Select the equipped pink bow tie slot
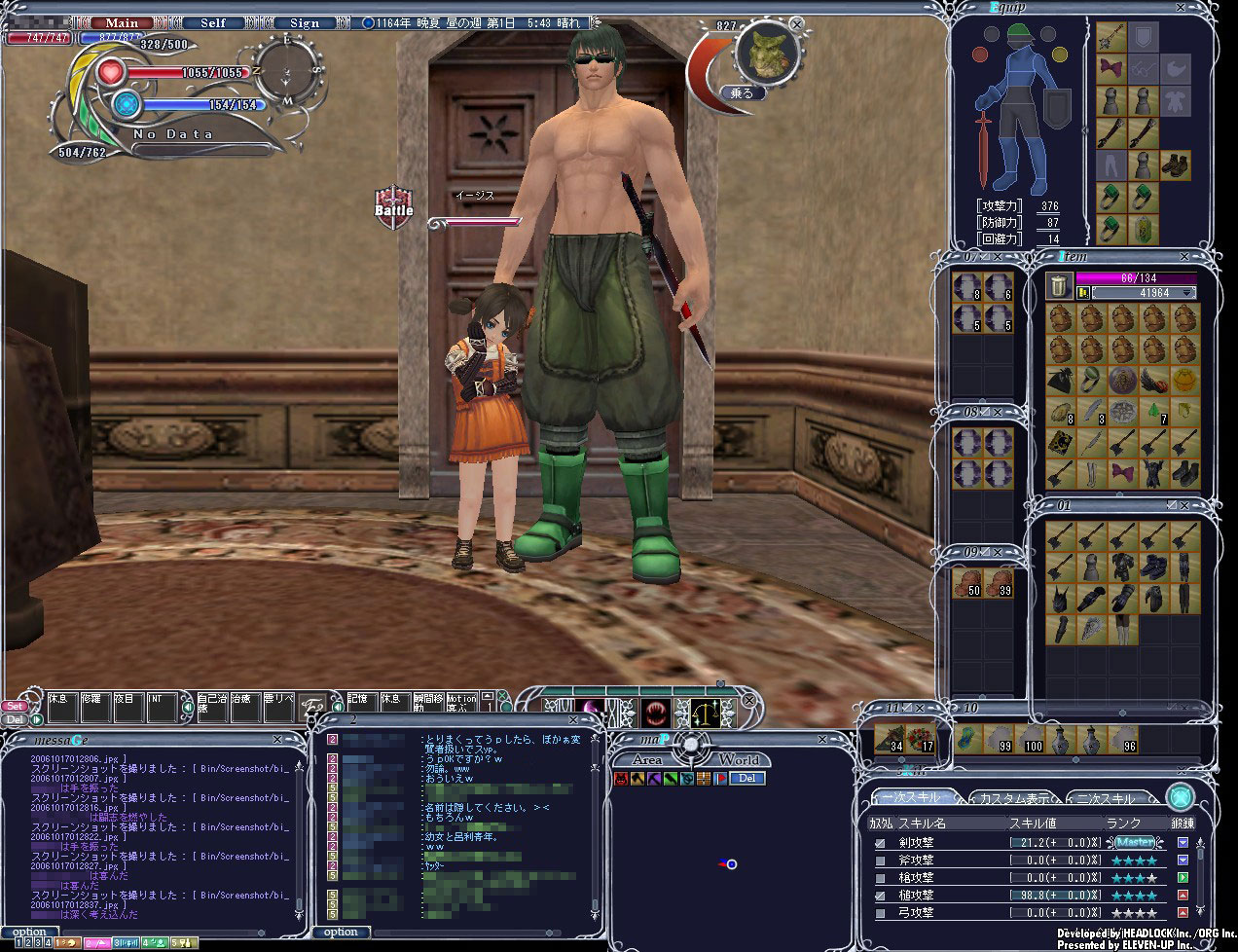 pos(1111,68)
